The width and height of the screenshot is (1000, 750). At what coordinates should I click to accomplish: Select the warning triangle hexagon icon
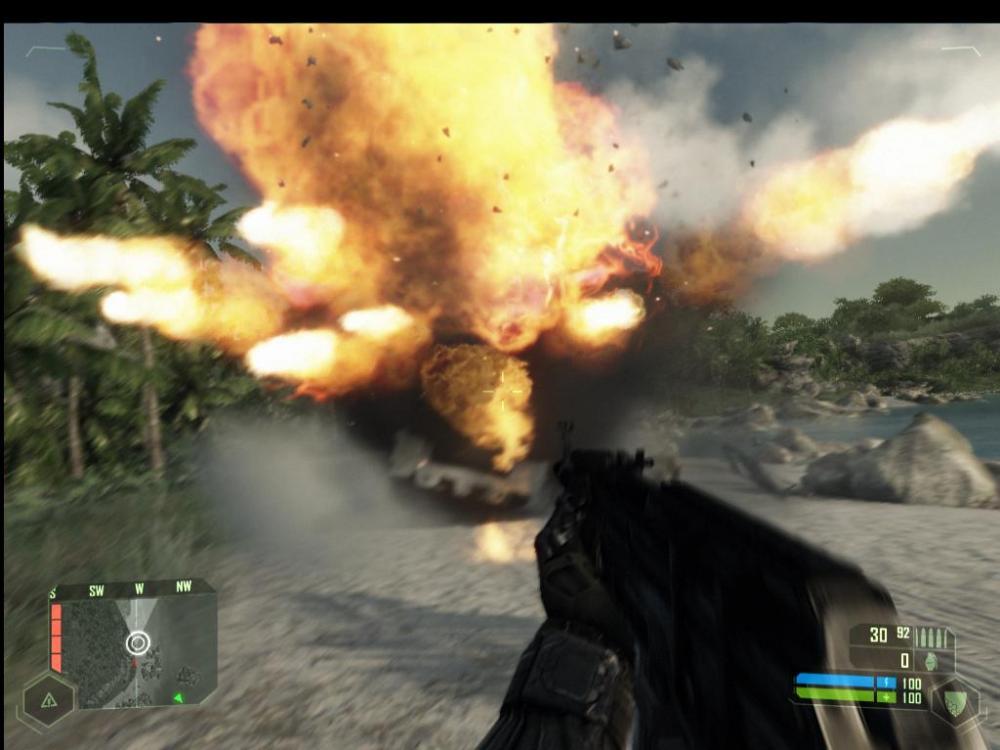[47, 699]
